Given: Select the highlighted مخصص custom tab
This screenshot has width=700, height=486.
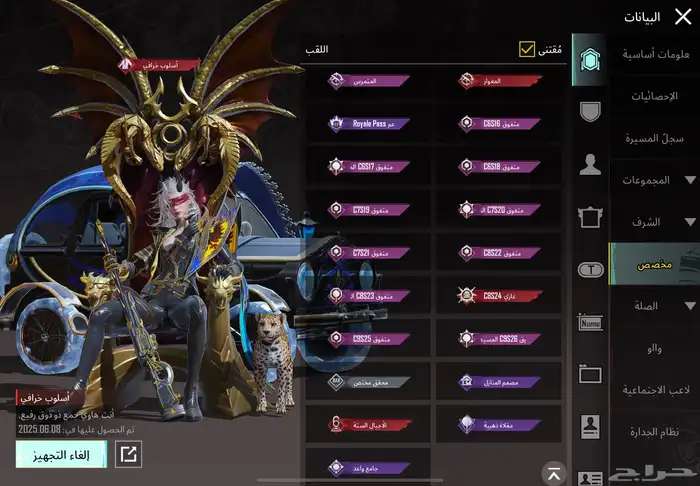Looking at the screenshot, I should pyautogui.click(x=656, y=264).
